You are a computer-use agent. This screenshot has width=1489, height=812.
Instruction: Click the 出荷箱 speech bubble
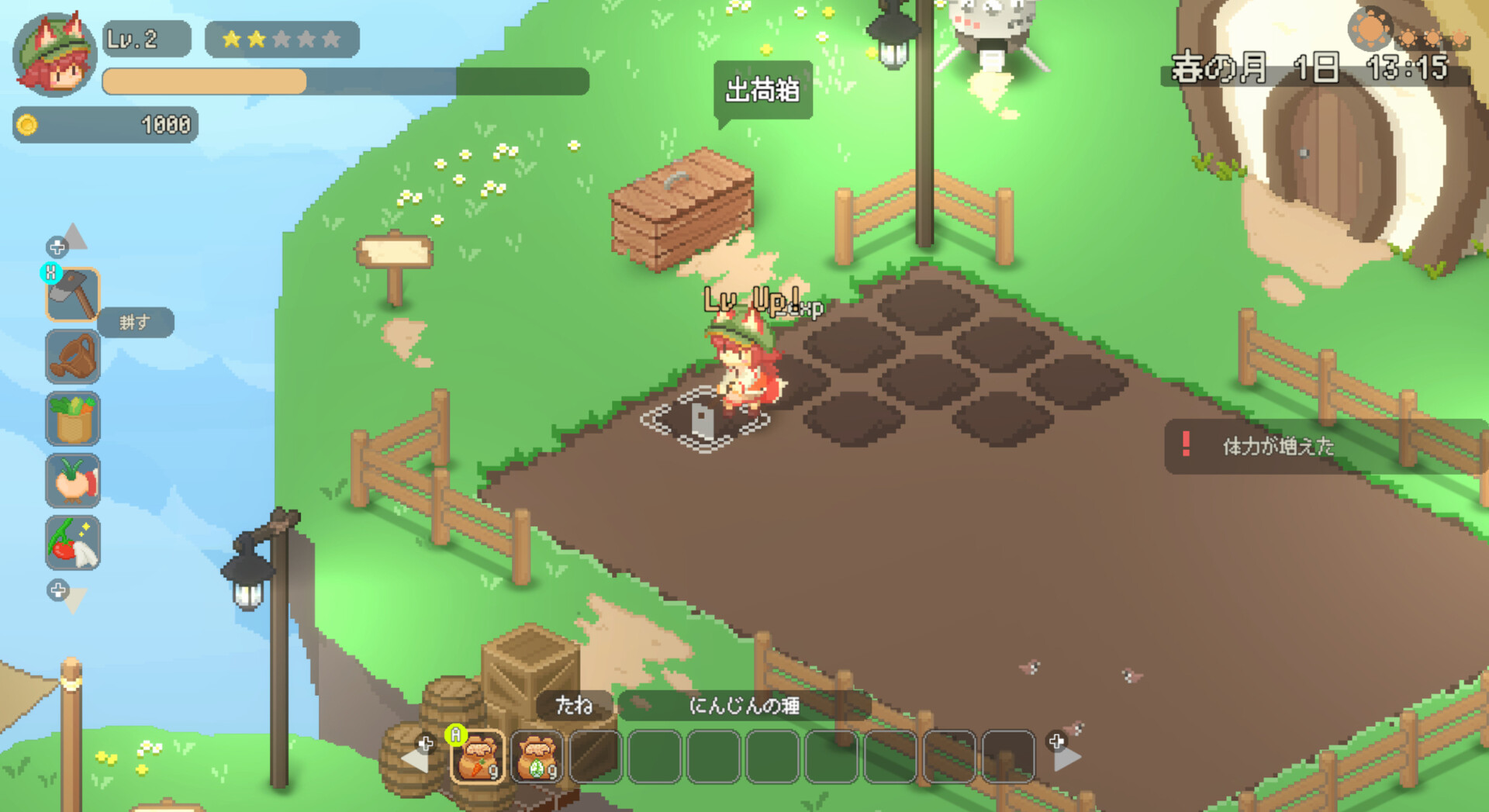pyautogui.click(x=762, y=90)
